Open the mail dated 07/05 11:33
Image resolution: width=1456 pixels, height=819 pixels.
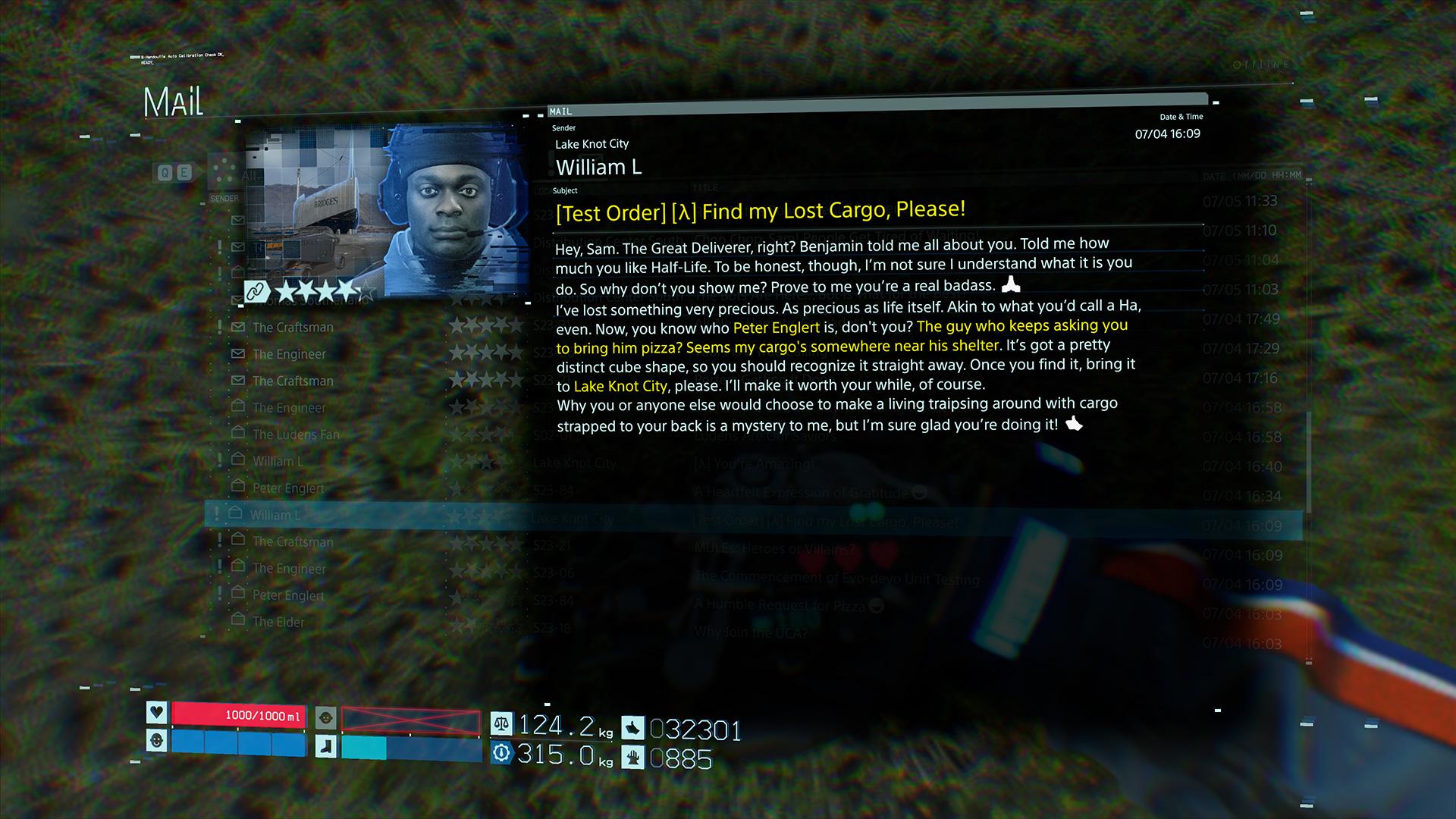pyautogui.click(x=1239, y=201)
